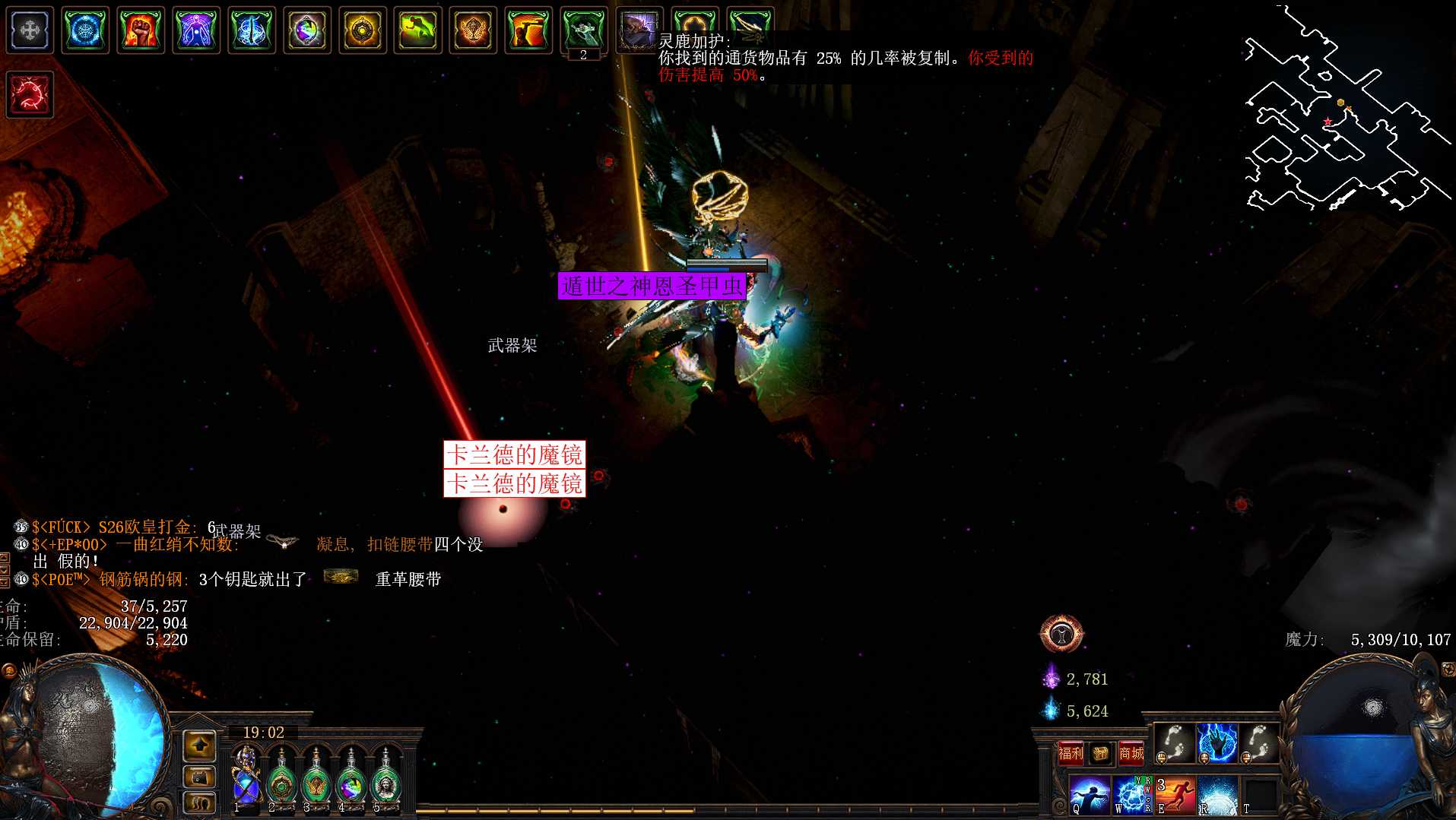Click the golden treasure chest button
The width and height of the screenshot is (1456, 820).
click(1100, 753)
